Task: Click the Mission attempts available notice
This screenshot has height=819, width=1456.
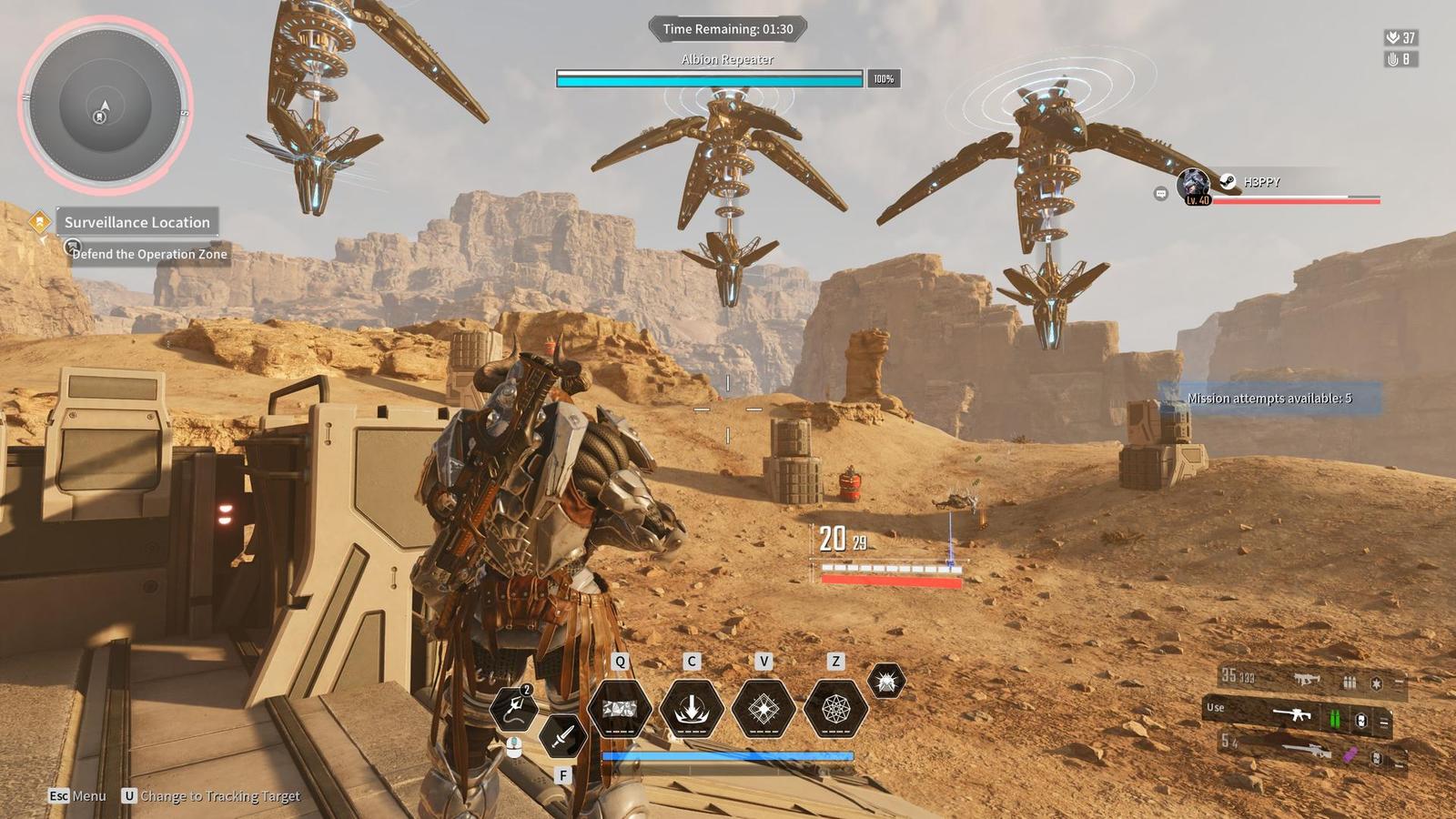Action: click(1269, 399)
